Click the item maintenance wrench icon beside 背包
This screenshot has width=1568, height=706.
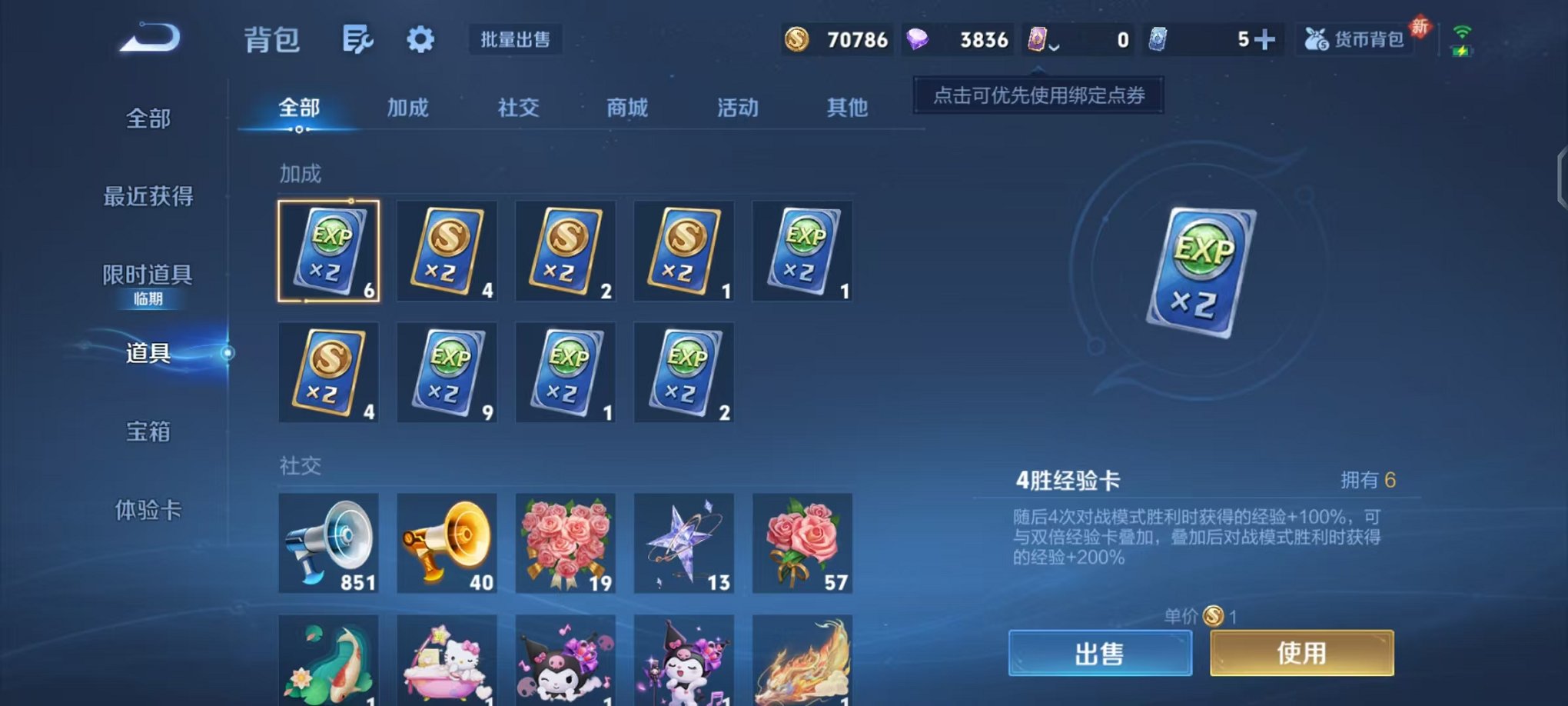click(357, 40)
